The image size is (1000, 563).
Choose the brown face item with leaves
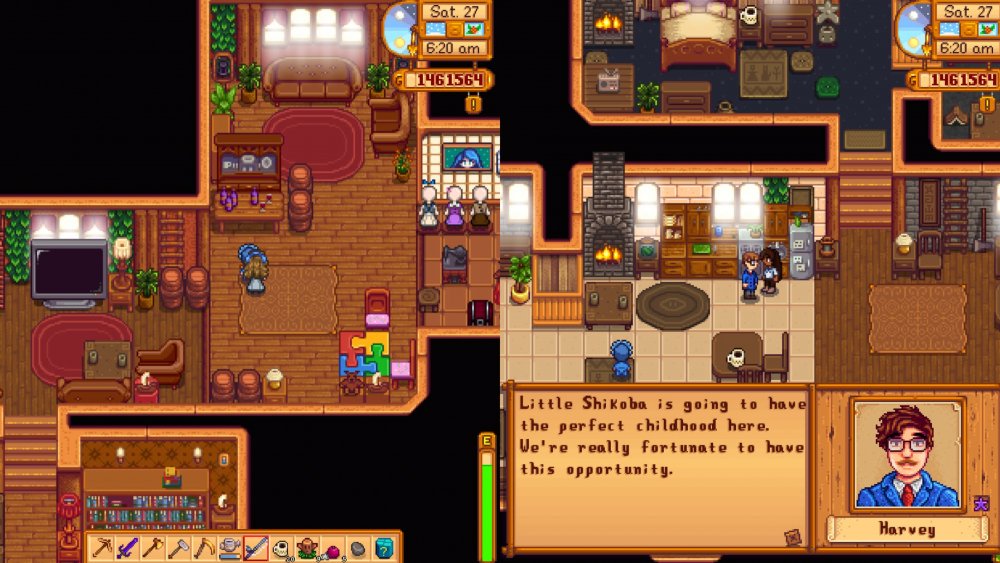(x=307, y=548)
